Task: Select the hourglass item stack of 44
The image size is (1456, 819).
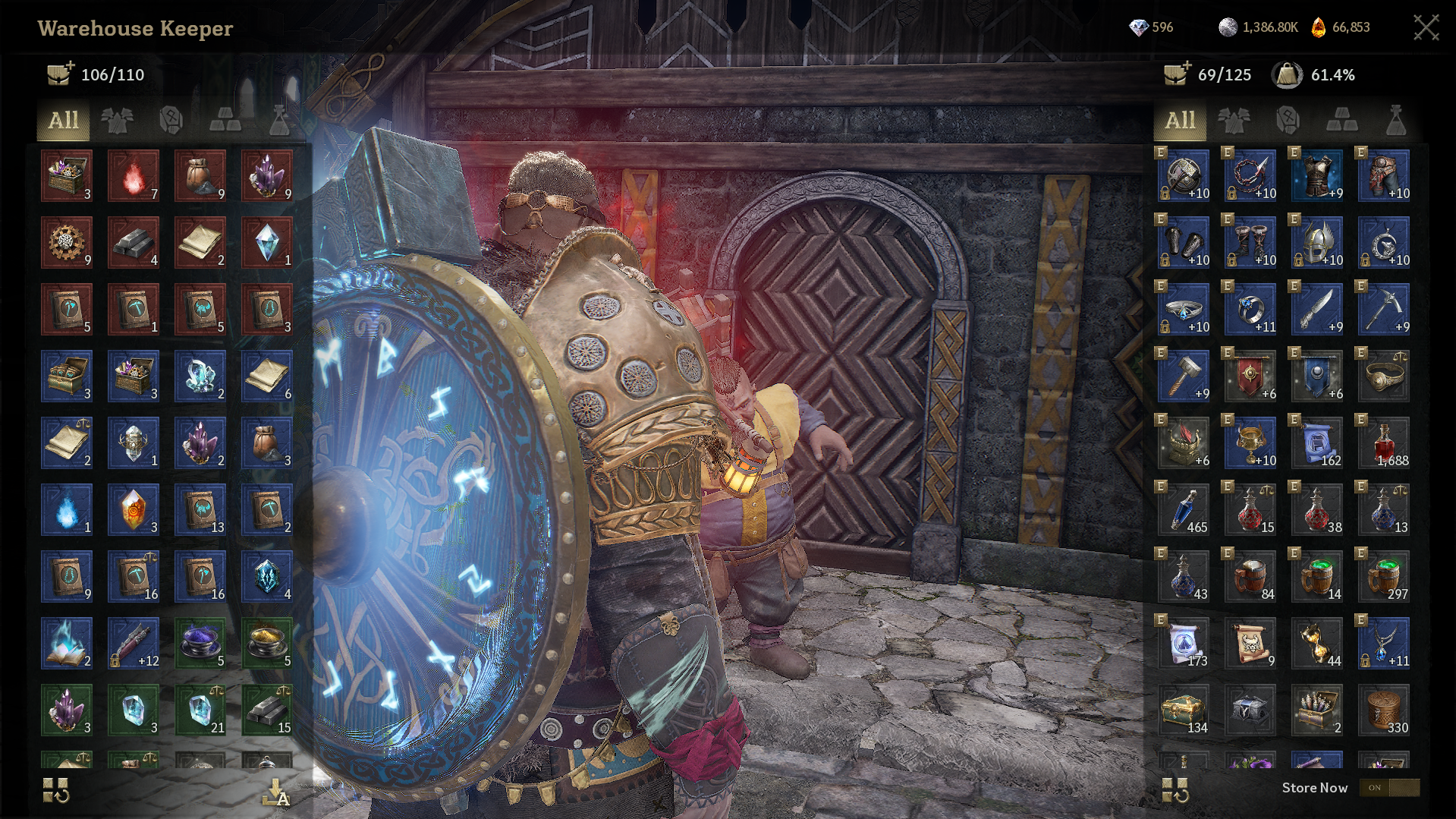Action: (x=1317, y=644)
